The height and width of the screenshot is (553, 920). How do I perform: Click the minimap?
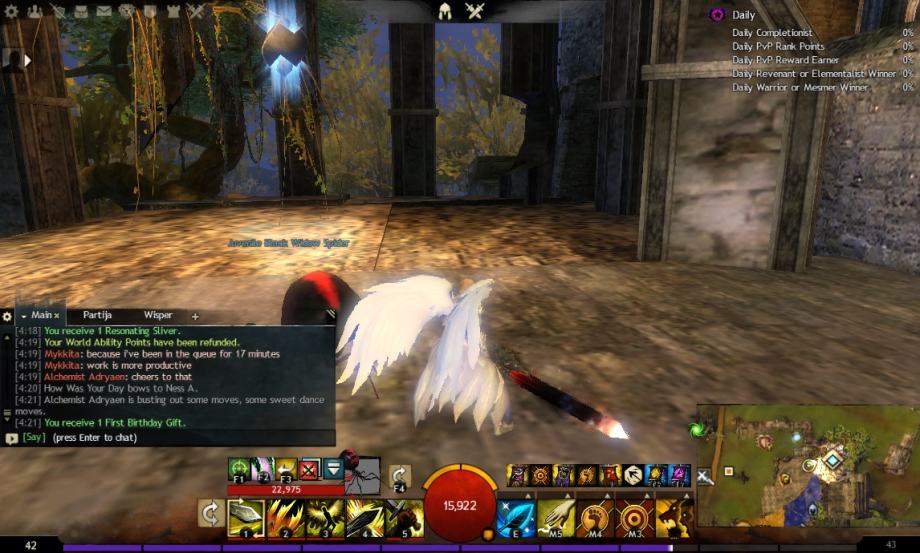pyautogui.click(x=805, y=465)
